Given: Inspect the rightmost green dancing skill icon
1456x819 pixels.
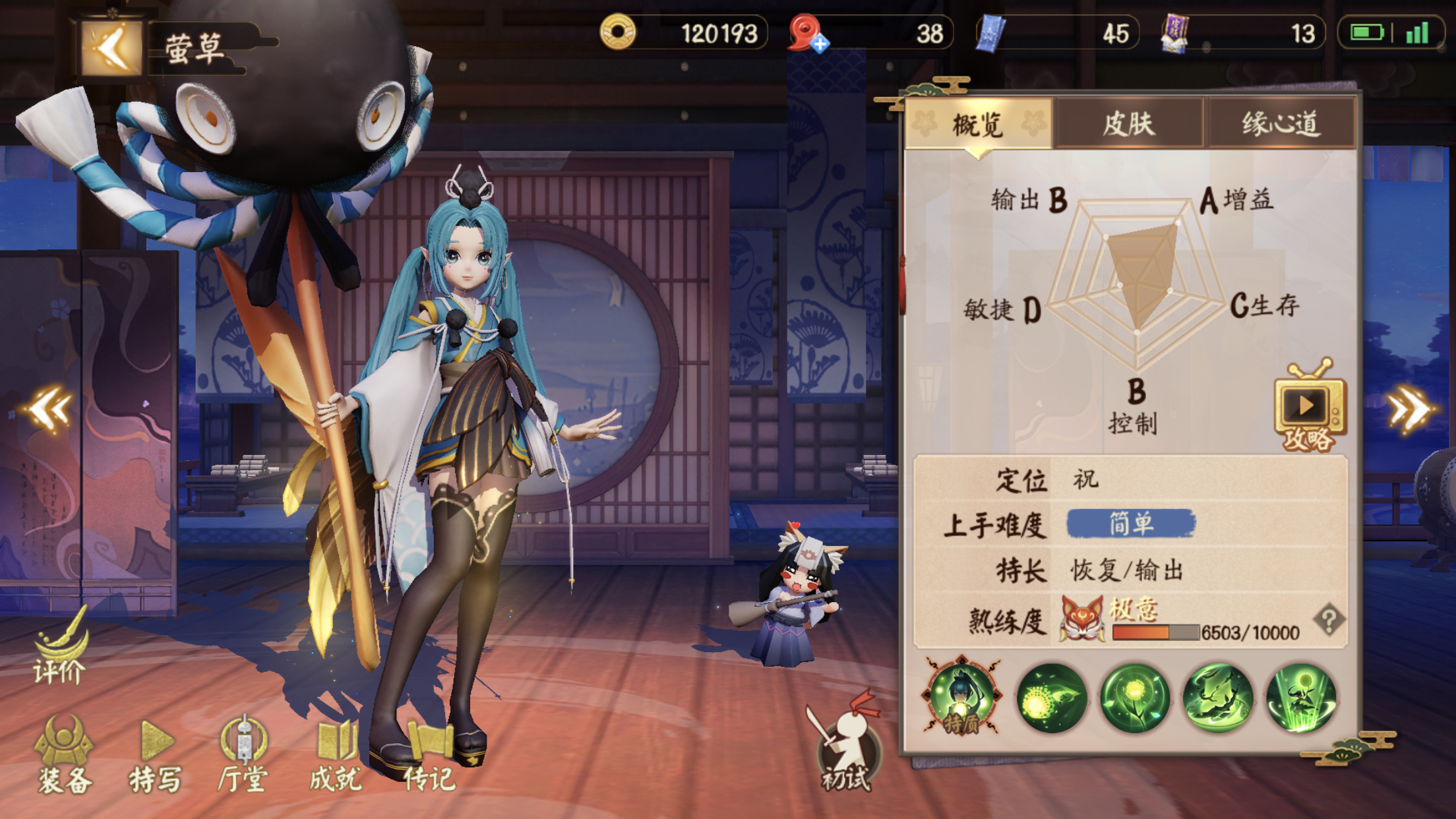Looking at the screenshot, I should [1301, 698].
